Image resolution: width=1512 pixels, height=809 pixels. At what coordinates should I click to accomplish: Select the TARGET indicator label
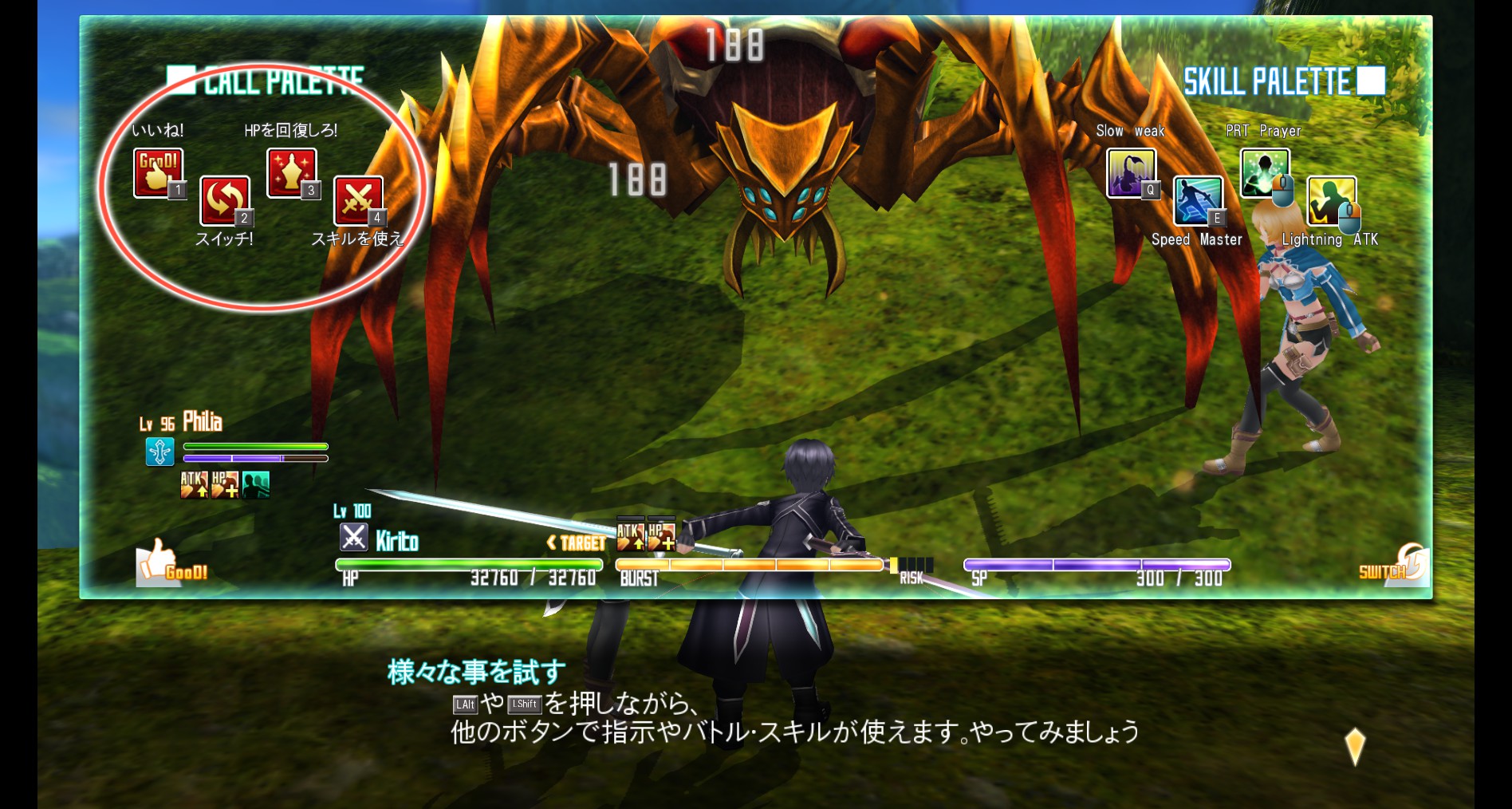[577, 543]
